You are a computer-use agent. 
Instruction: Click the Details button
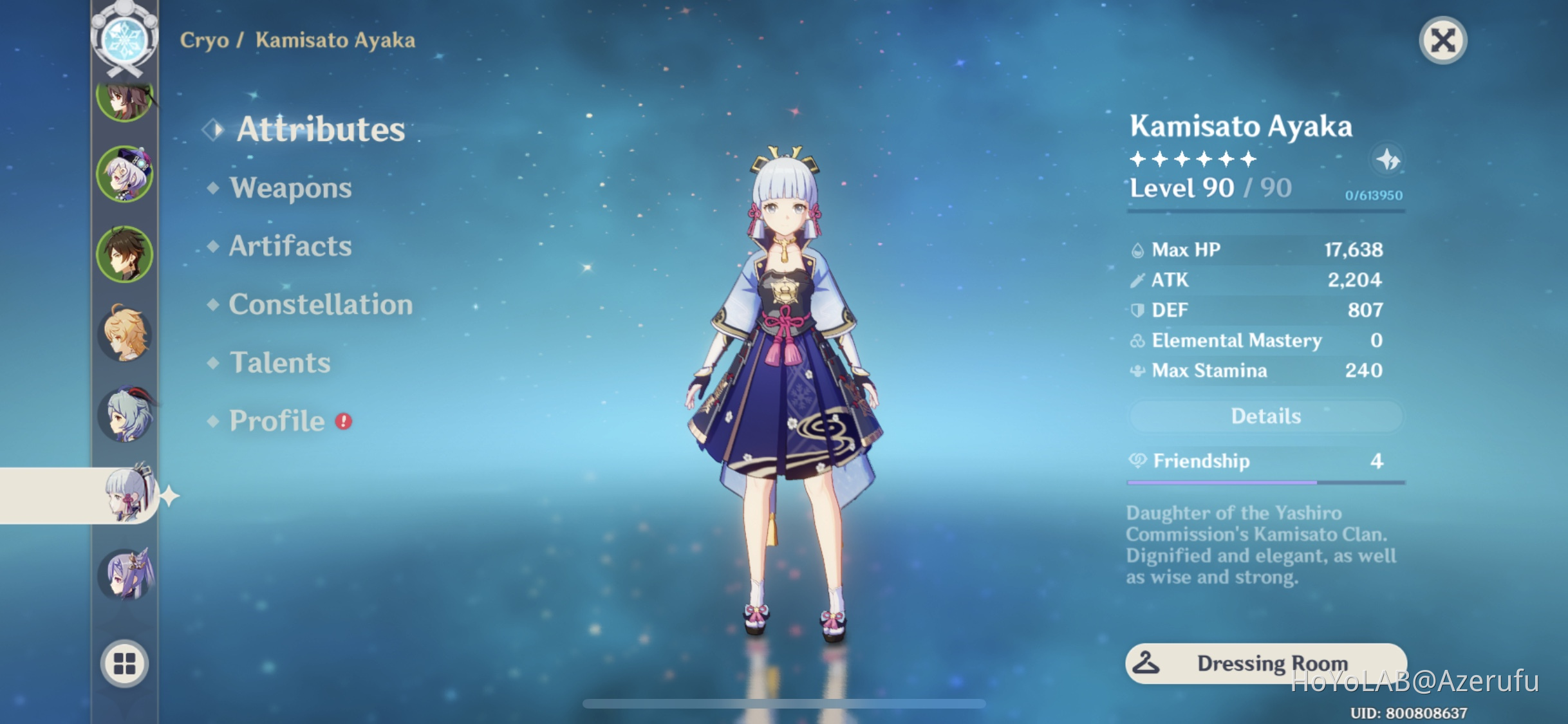(1265, 416)
